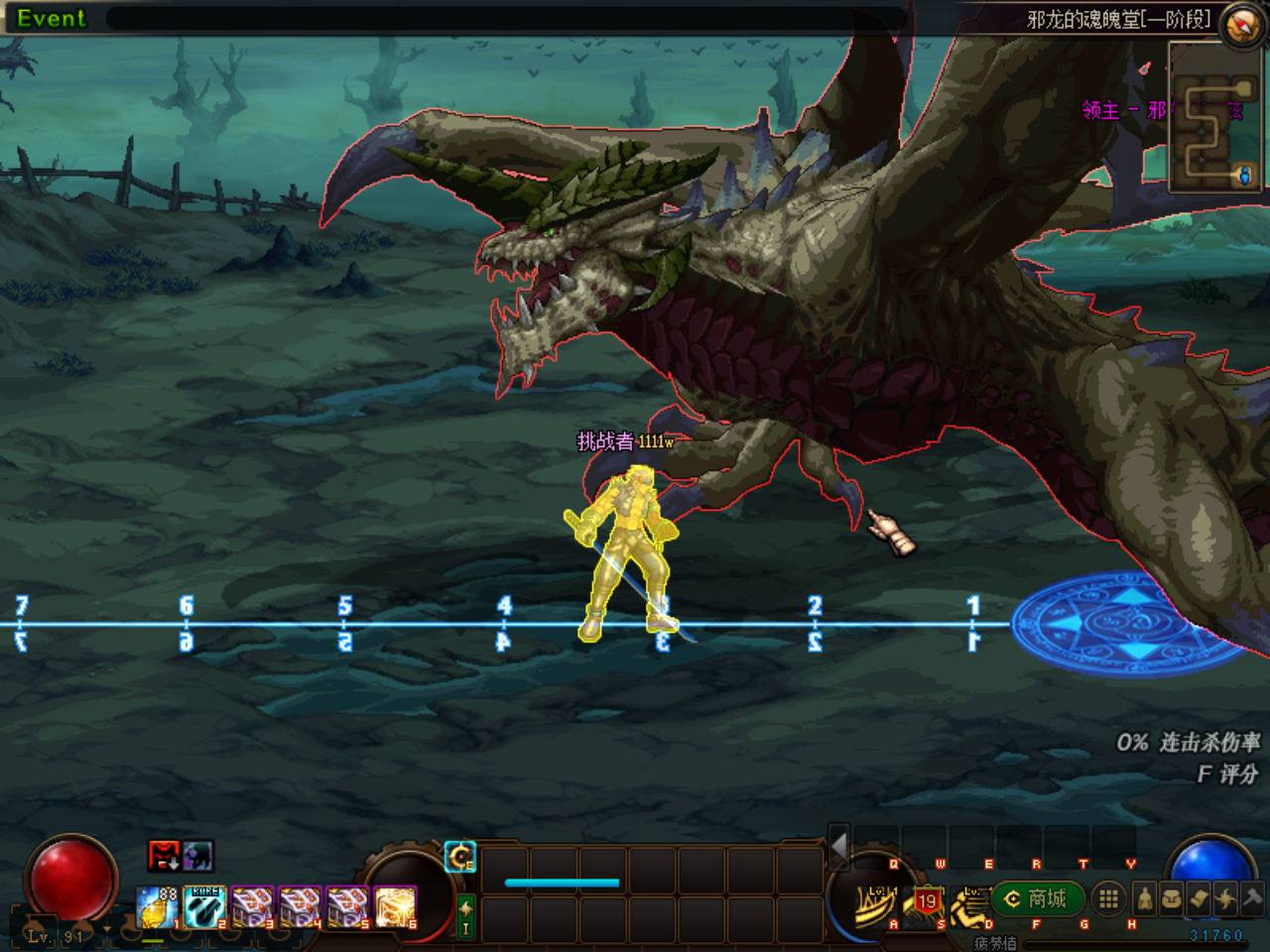Screen dimensions: 1270x952
Task: Use the cyan RARE item in slot 2
Action: coord(205,906)
